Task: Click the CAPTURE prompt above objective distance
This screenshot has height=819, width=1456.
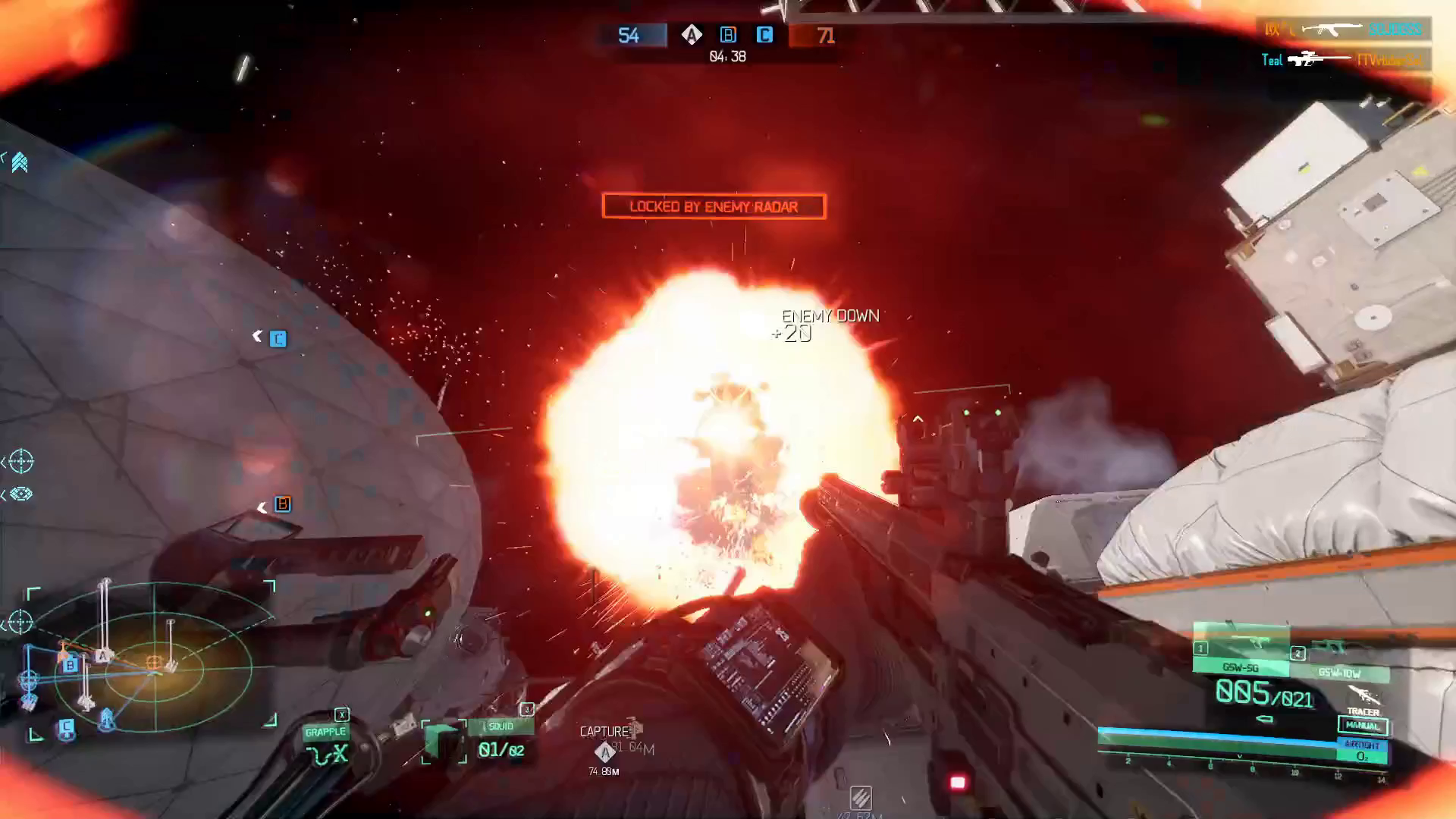Action: (x=605, y=730)
